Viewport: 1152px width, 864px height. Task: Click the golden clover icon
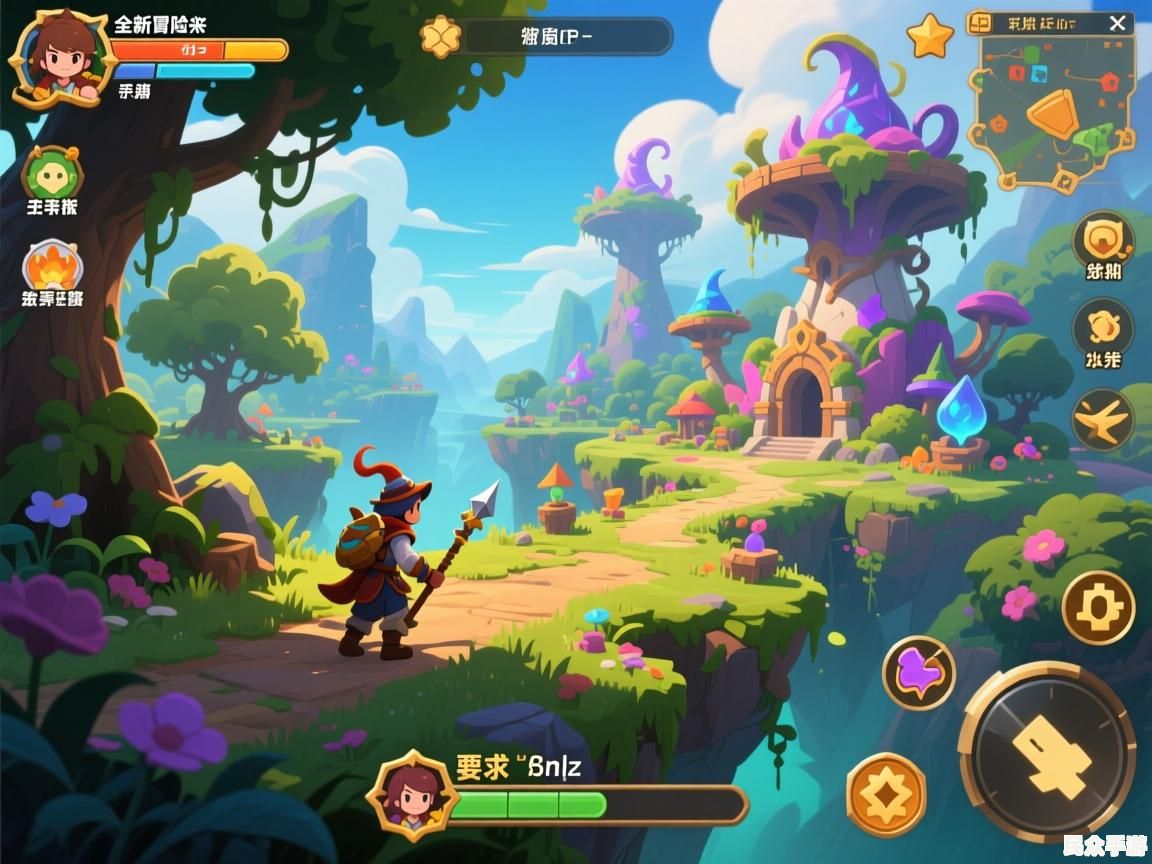439,37
